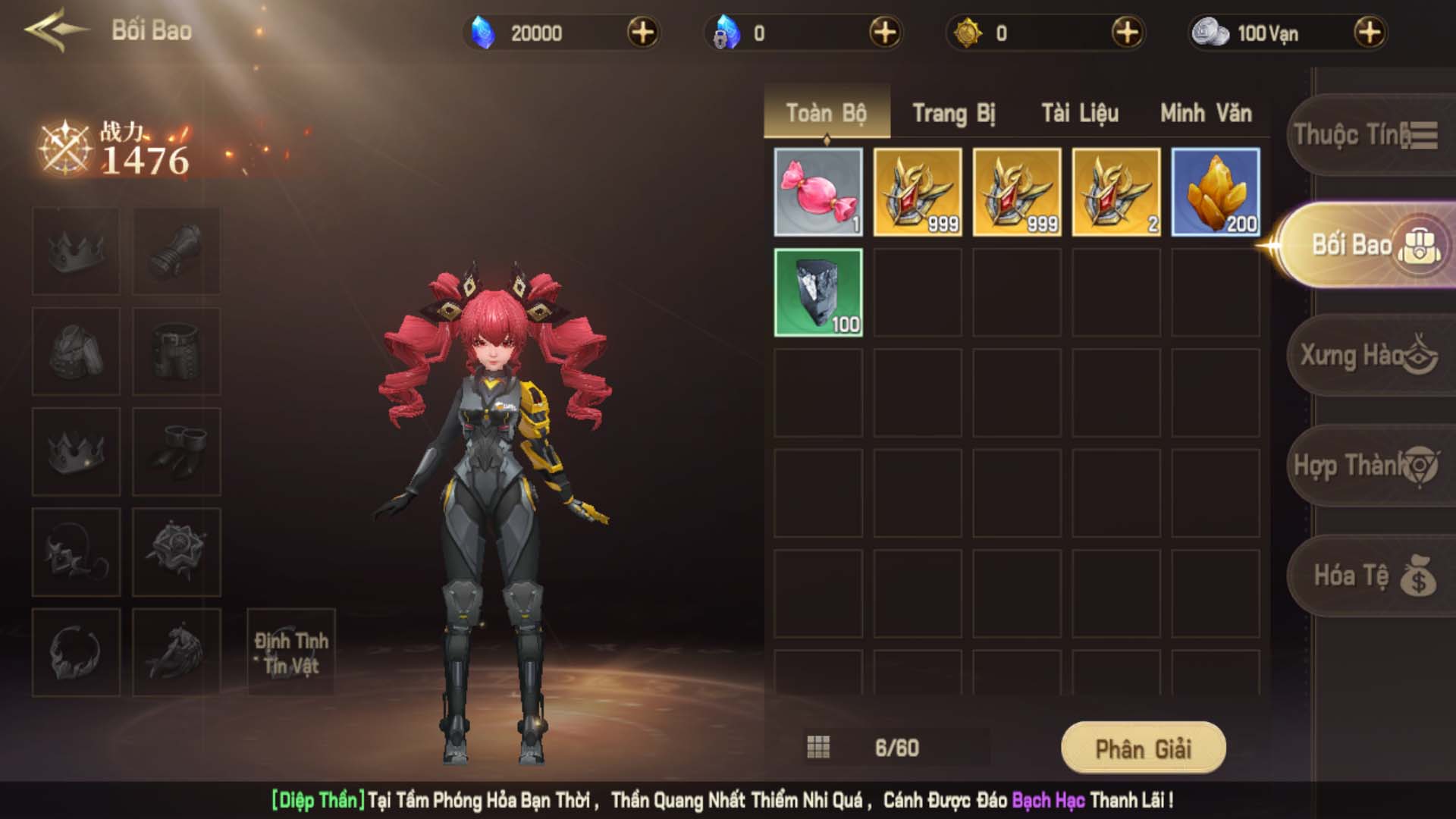Screen dimensions: 1456x819
Task: Click the bag sort grid icon
Action: 818,748
